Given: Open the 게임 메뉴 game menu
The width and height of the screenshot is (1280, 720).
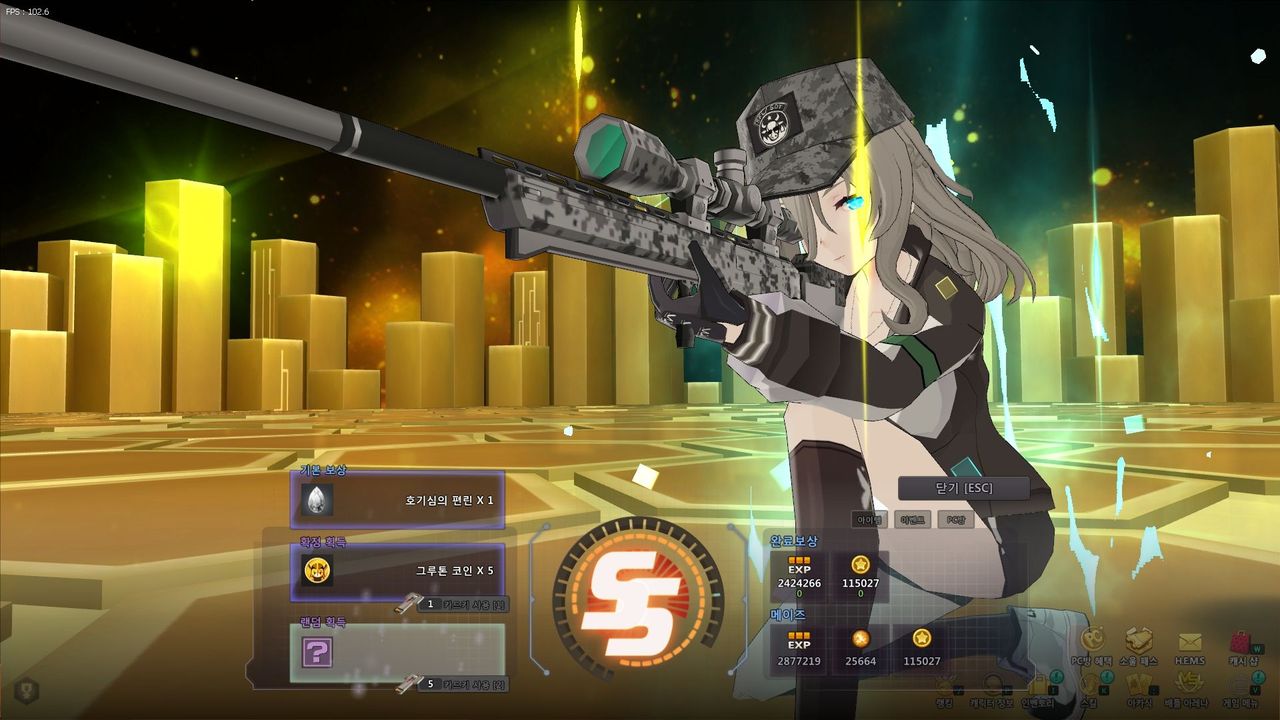Looking at the screenshot, I should click(x=1241, y=686).
